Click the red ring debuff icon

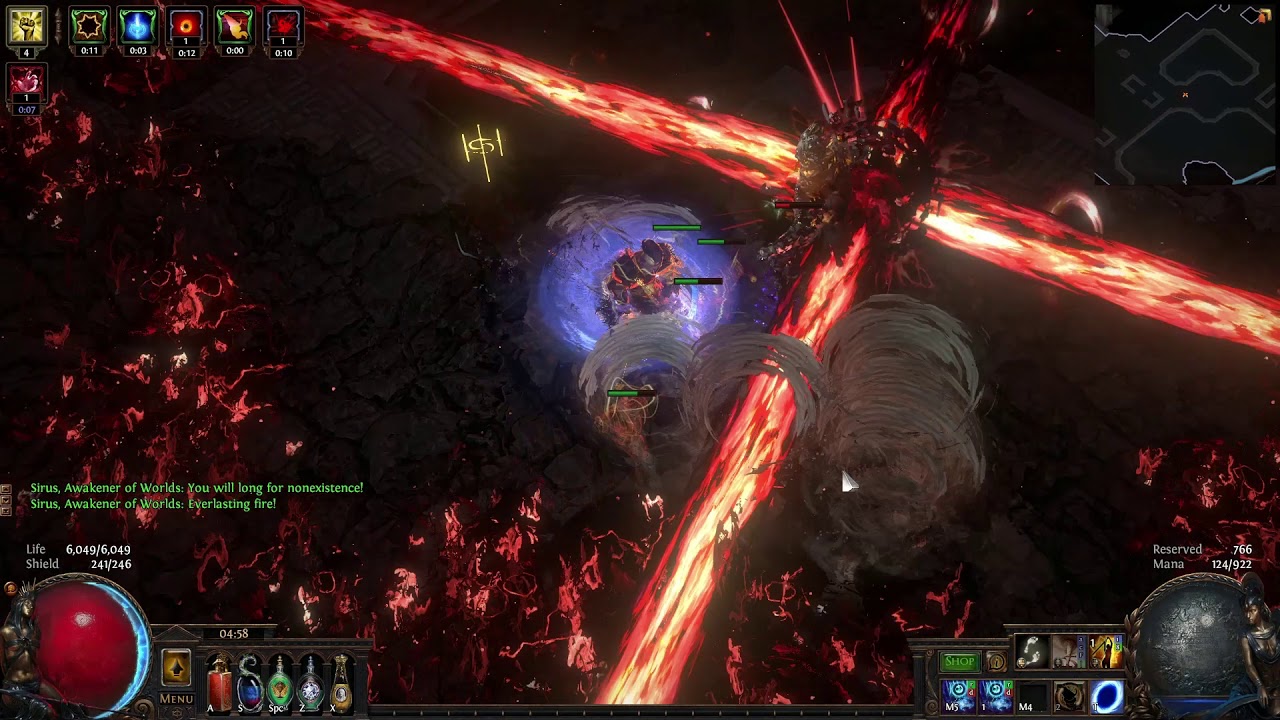[x=186, y=28]
